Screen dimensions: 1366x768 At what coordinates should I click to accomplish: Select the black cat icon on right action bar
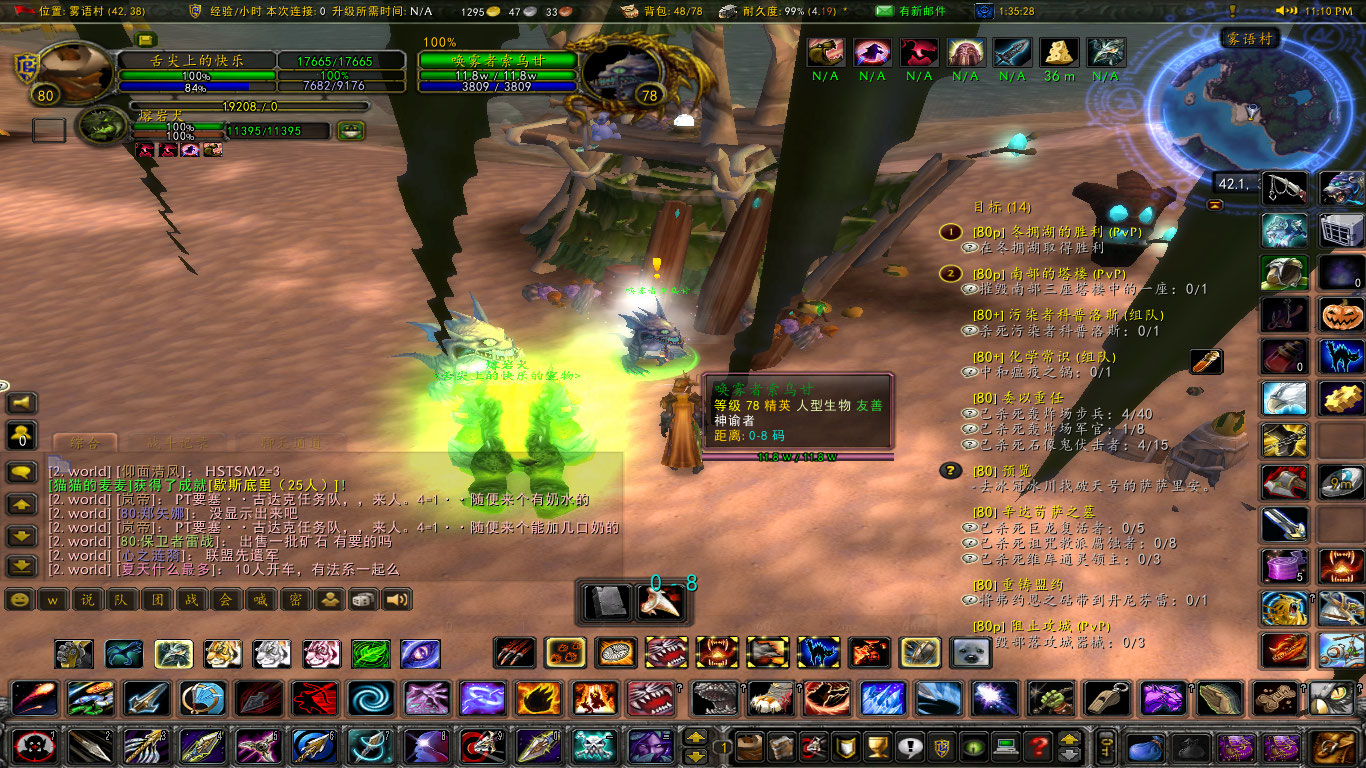(x=1341, y=355)
